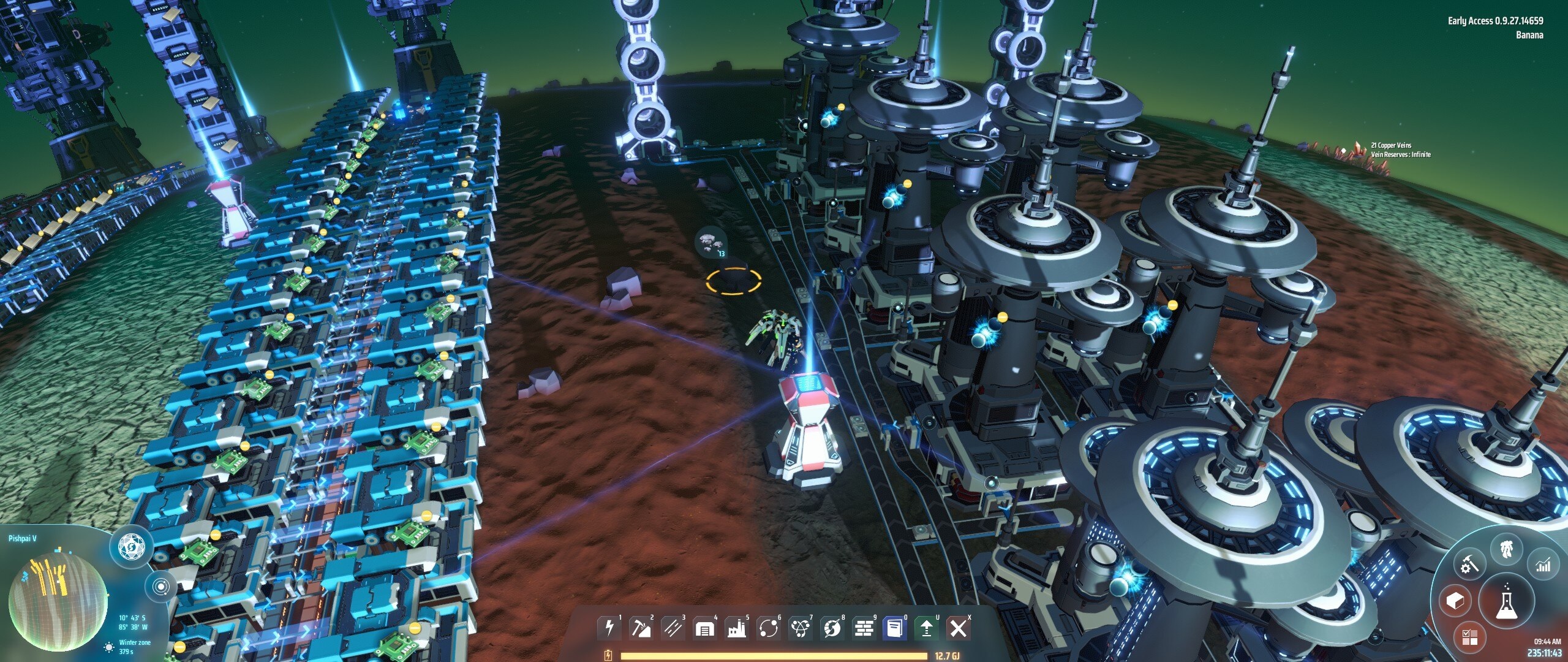Open the Storage facilities category

pyautogui.click(x=705, y=629)
